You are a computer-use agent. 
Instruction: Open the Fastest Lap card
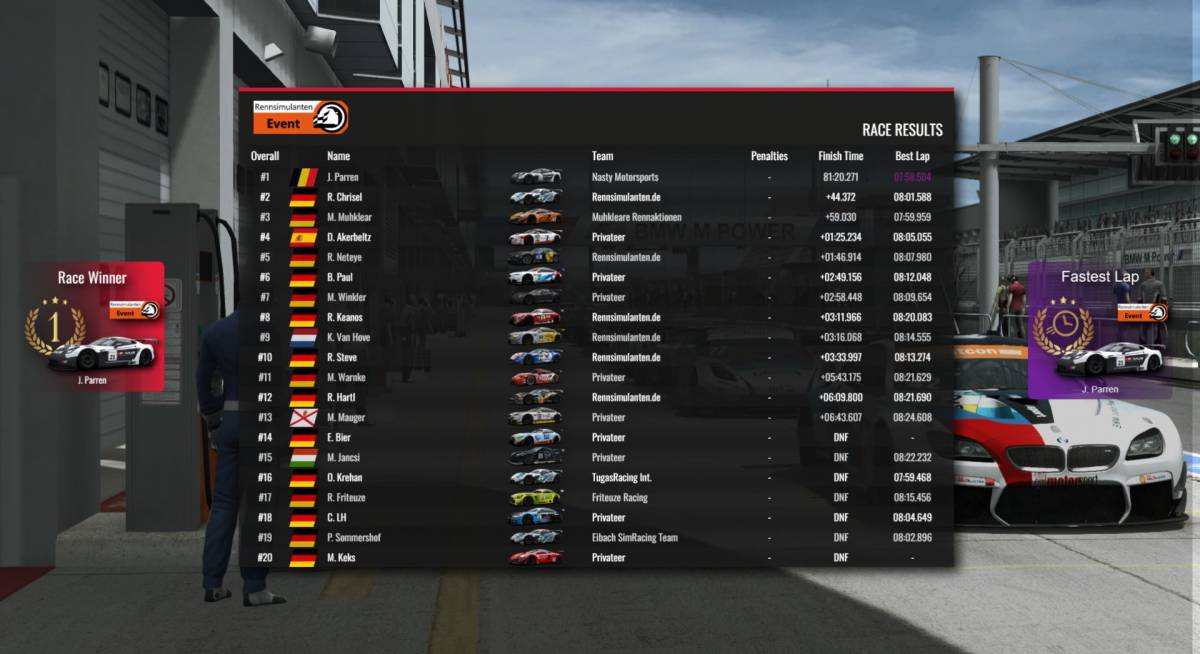click(x=1099, y=331)
